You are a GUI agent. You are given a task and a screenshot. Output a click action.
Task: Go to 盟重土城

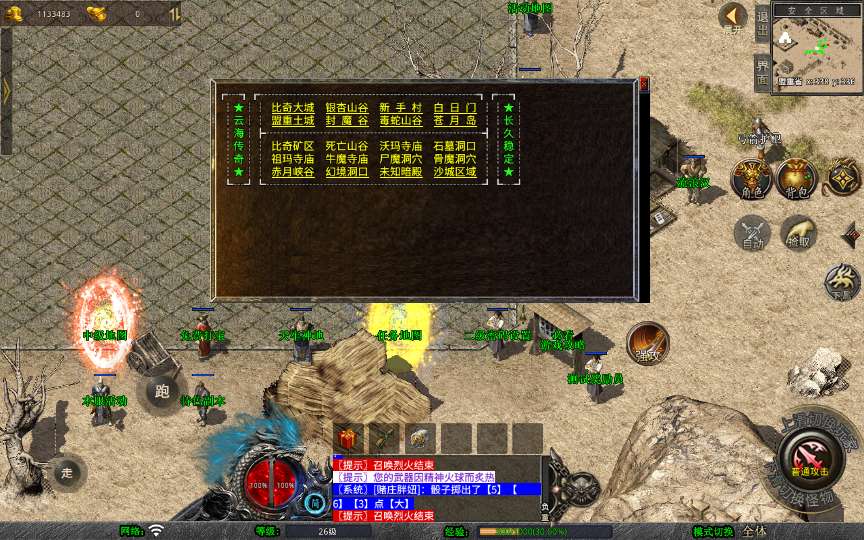point(292,120)
